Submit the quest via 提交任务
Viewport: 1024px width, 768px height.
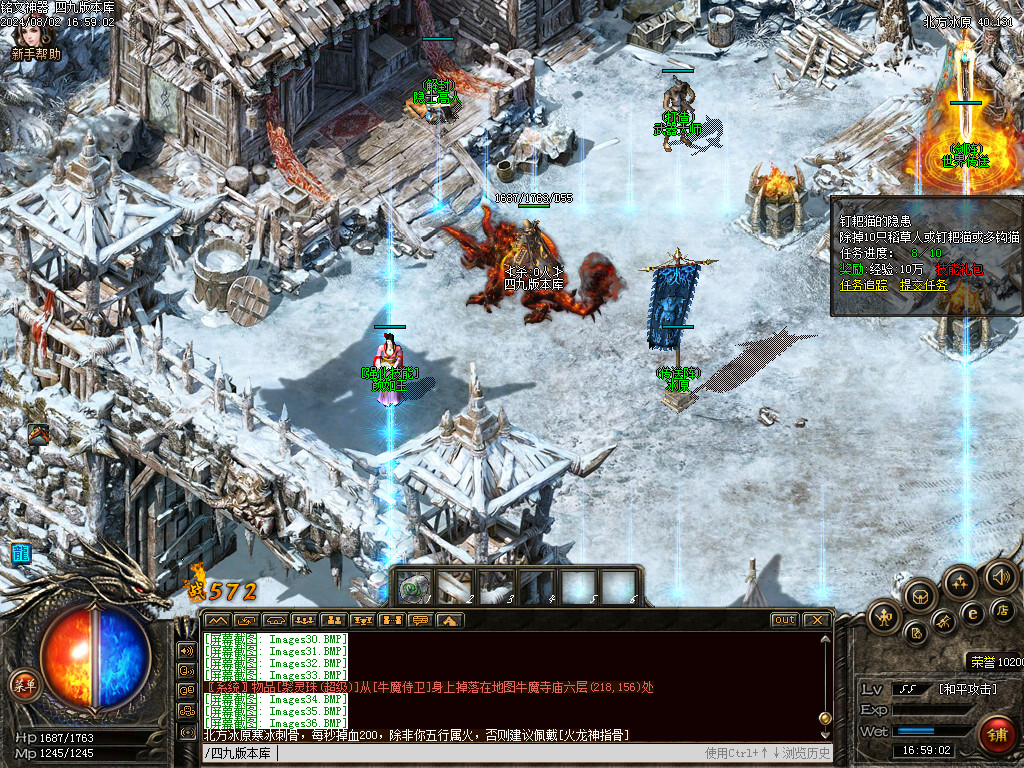pos(924,285)
